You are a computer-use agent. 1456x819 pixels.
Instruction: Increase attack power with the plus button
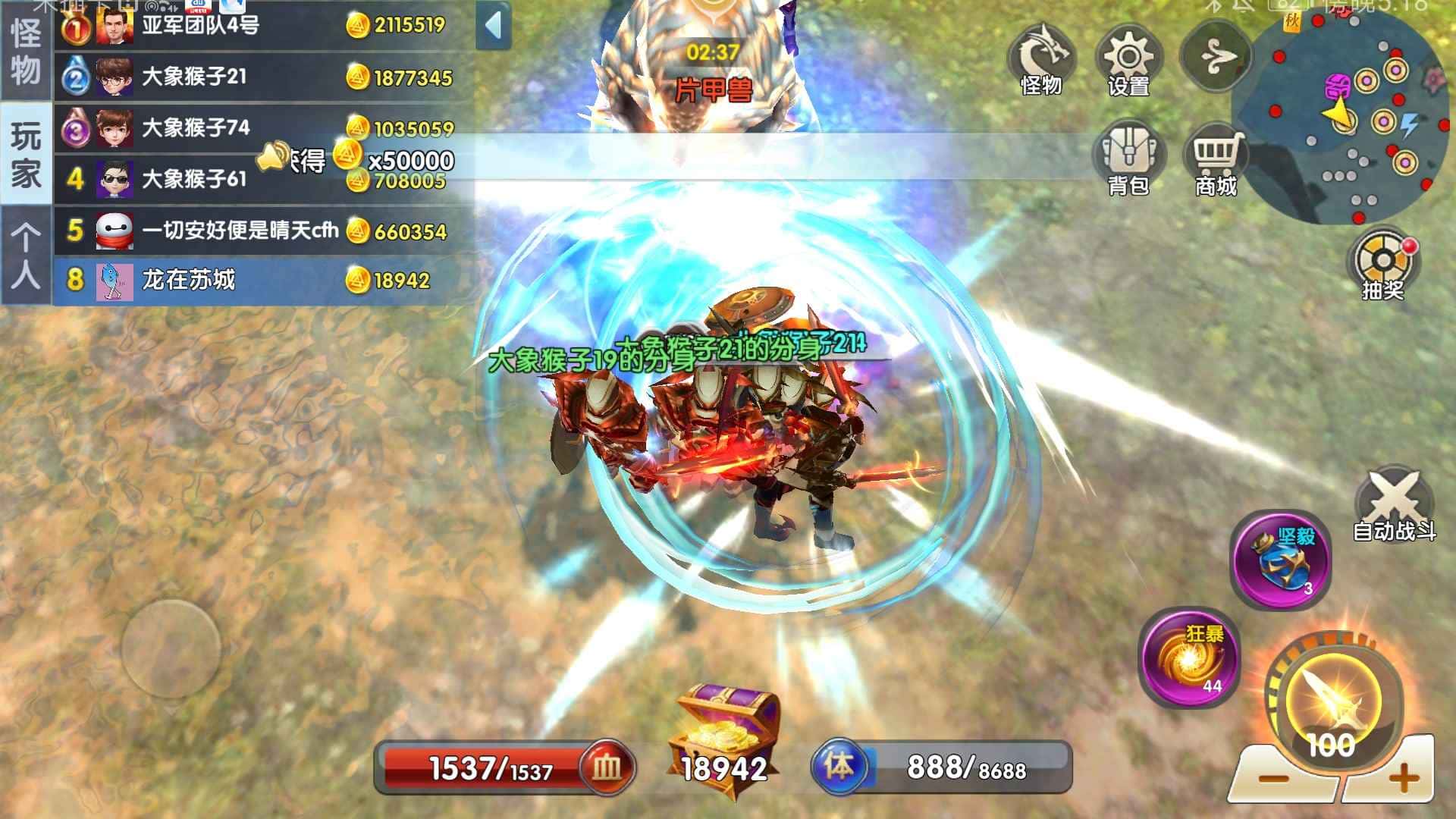[1403, 777]
